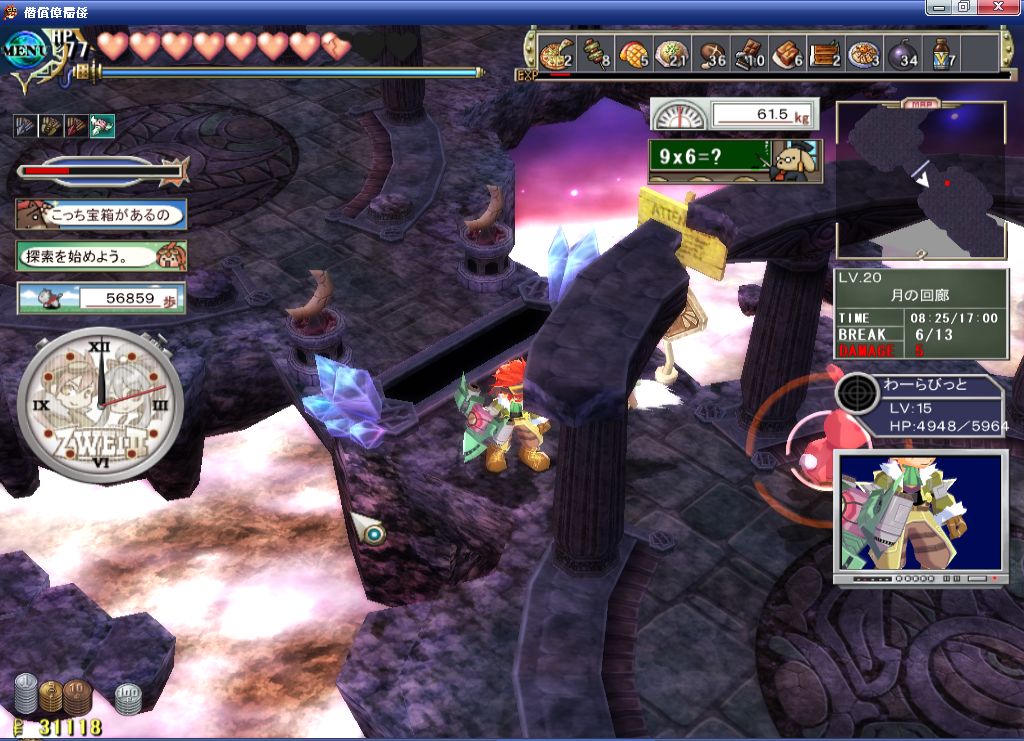The width and height of the screenshot is (1024, 741).
Task: Select the treasure chest hint message
Action: click(x=101, y=213)
